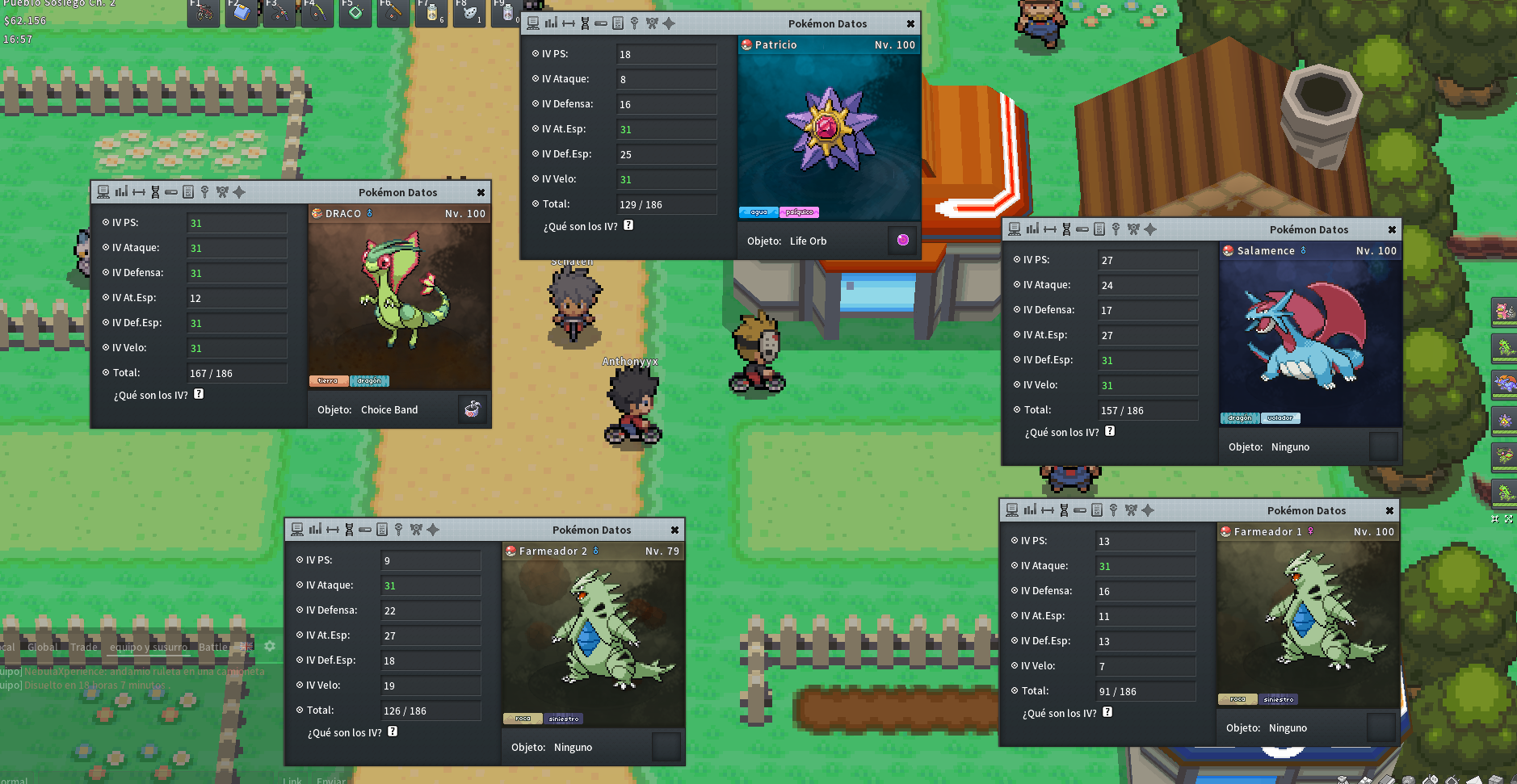1517x784 pixels.
Task: Click the PC monitor icon on DRACO's toolbar
Action: pyautogui.click(x=103, y=192)
